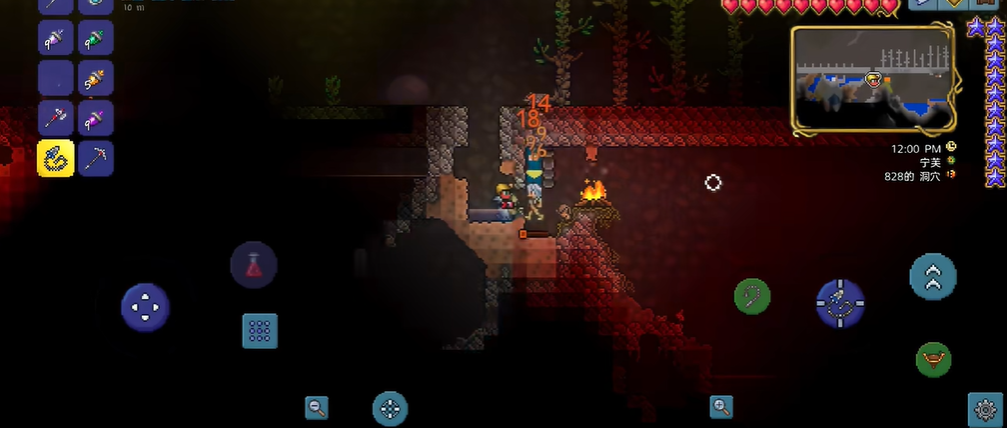Open settings with the gear icon
1007x428 pixels.
pyautogui.click(x=986, y=408)
